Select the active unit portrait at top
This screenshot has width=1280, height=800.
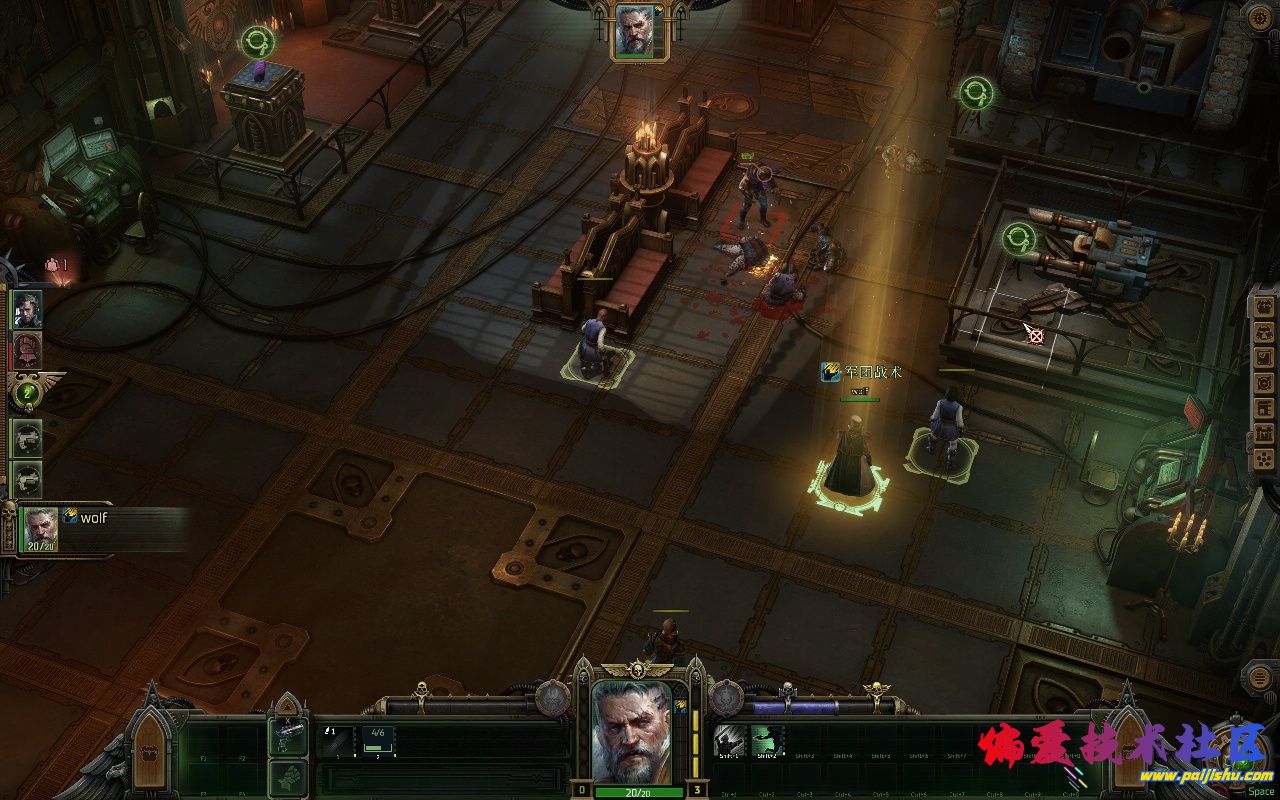point(634,32)
